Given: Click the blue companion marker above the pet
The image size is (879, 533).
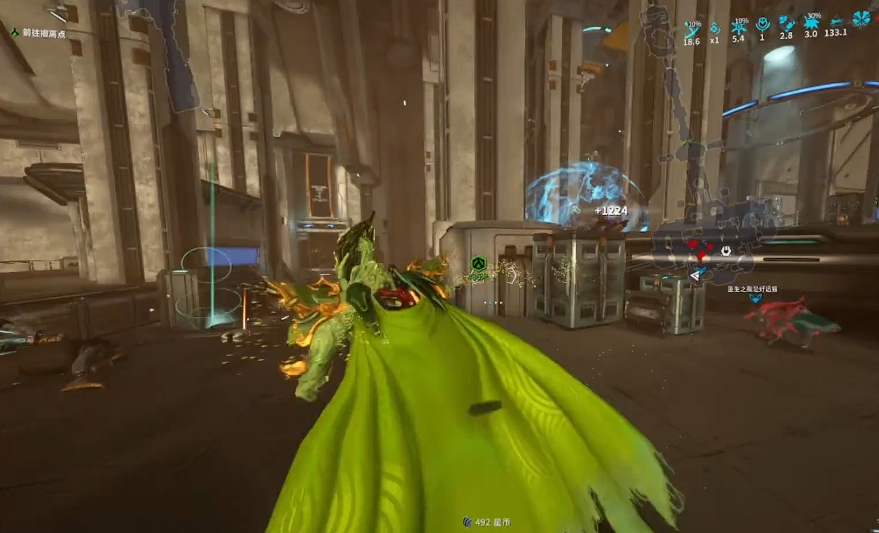Looking at the screenshot, I should point(754,299).
